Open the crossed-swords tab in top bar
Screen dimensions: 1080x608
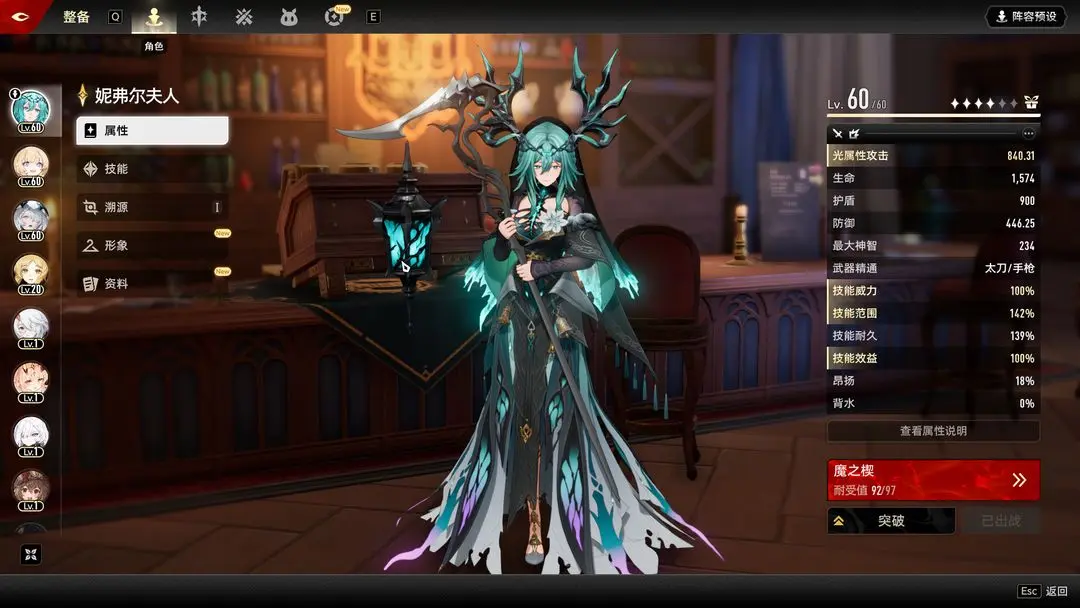(244, 17)
